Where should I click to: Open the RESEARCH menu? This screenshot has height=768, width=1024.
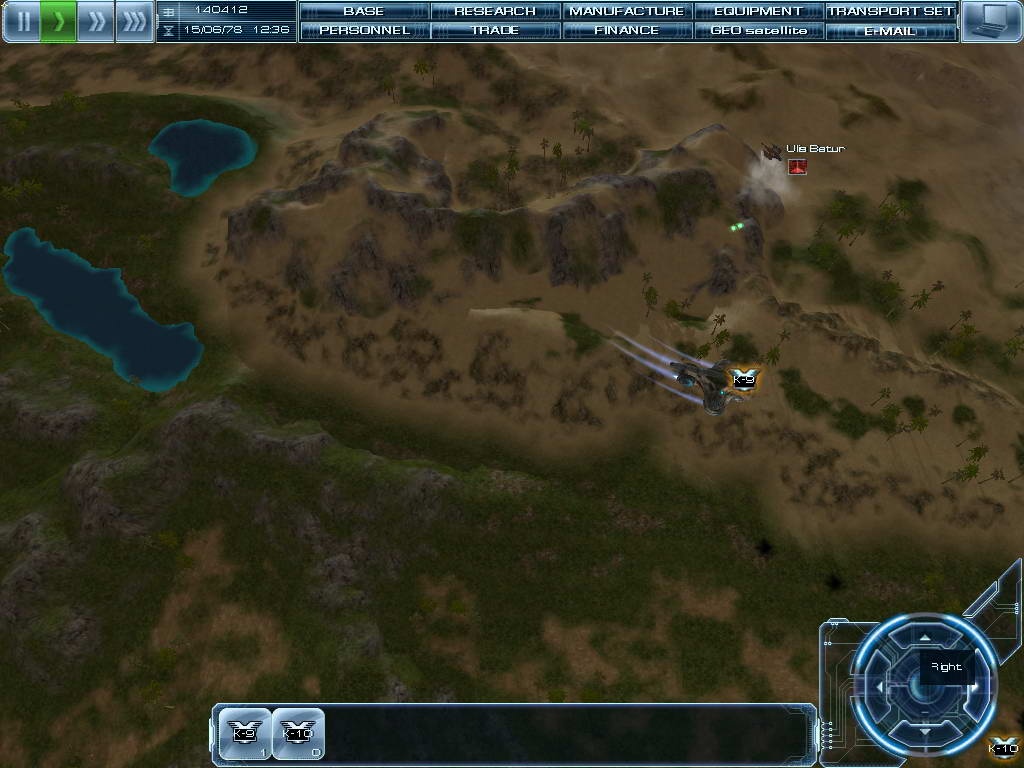pyautogui.click(x=495, y=11)
